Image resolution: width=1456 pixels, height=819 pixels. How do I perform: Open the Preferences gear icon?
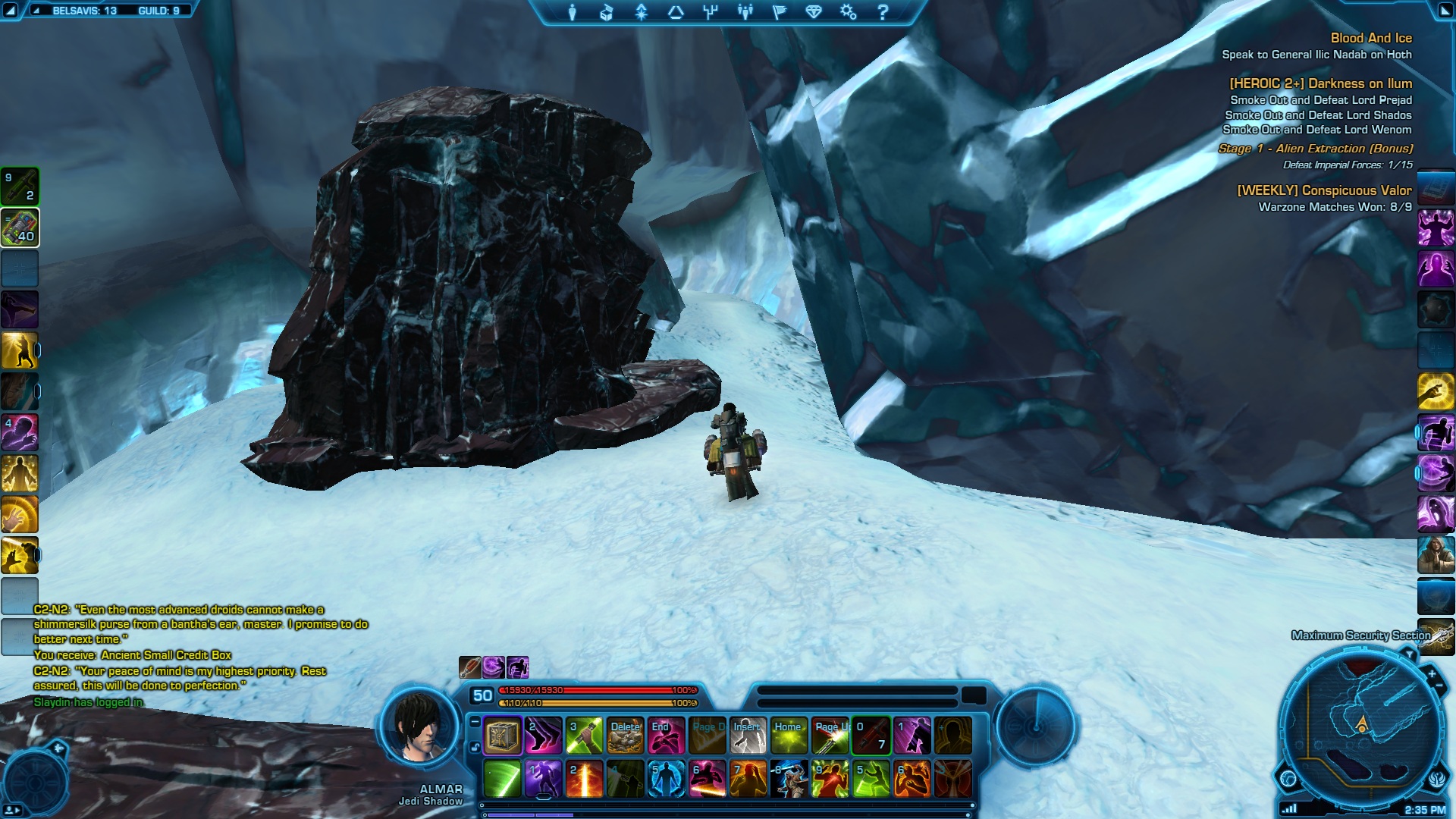(848, 12)
